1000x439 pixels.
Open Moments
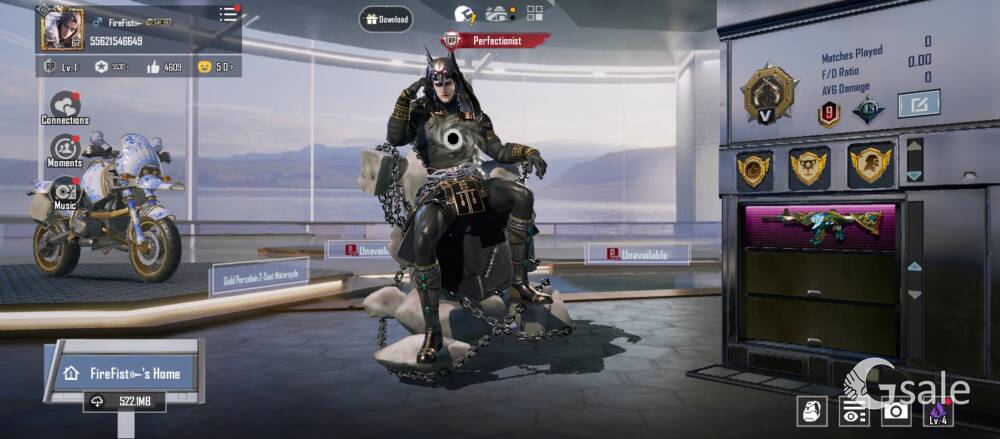(65, 151)
